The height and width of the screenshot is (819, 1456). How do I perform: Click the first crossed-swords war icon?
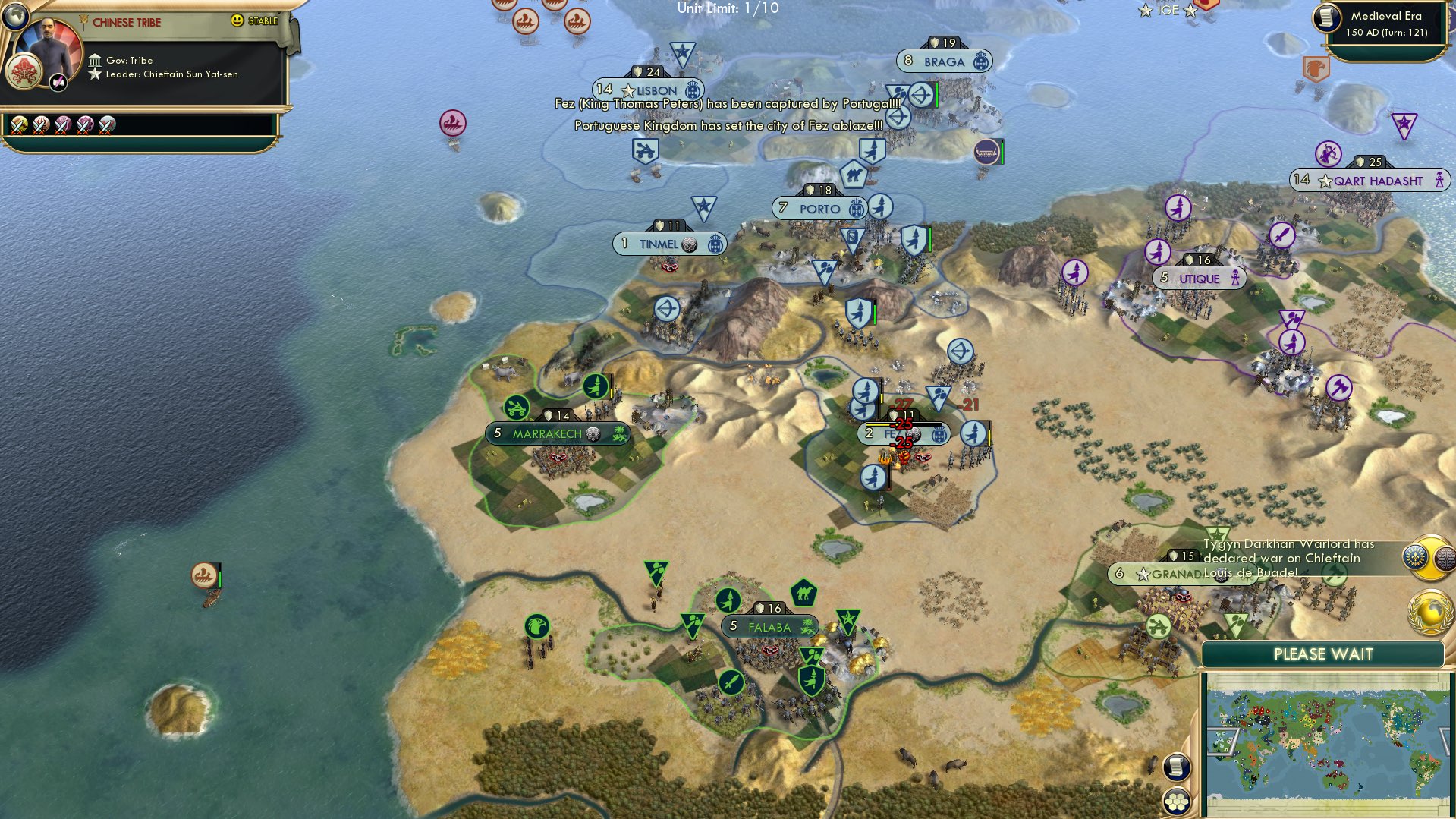coord(19,125)
